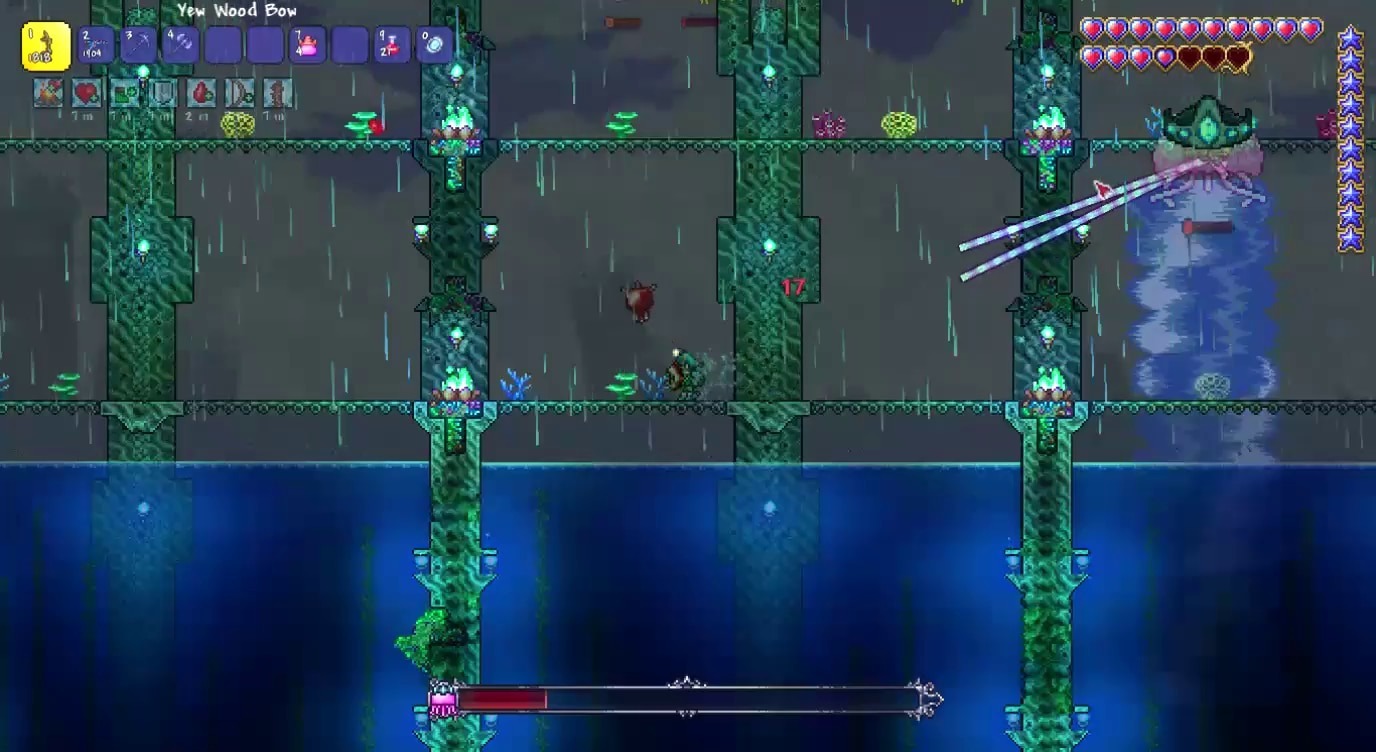Choose the pickaxe in hotbar slot 3

[139, 46]
